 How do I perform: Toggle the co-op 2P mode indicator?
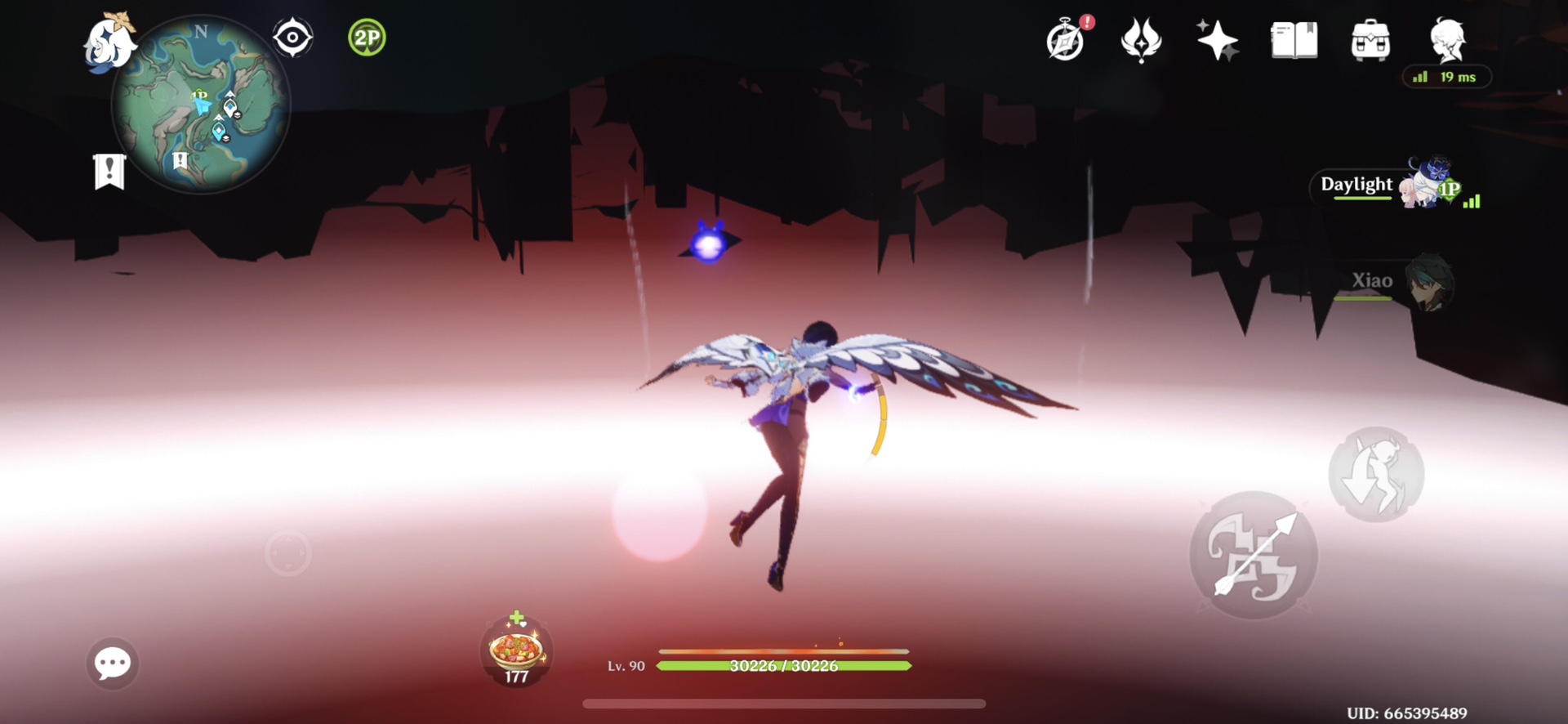(367, 37)
